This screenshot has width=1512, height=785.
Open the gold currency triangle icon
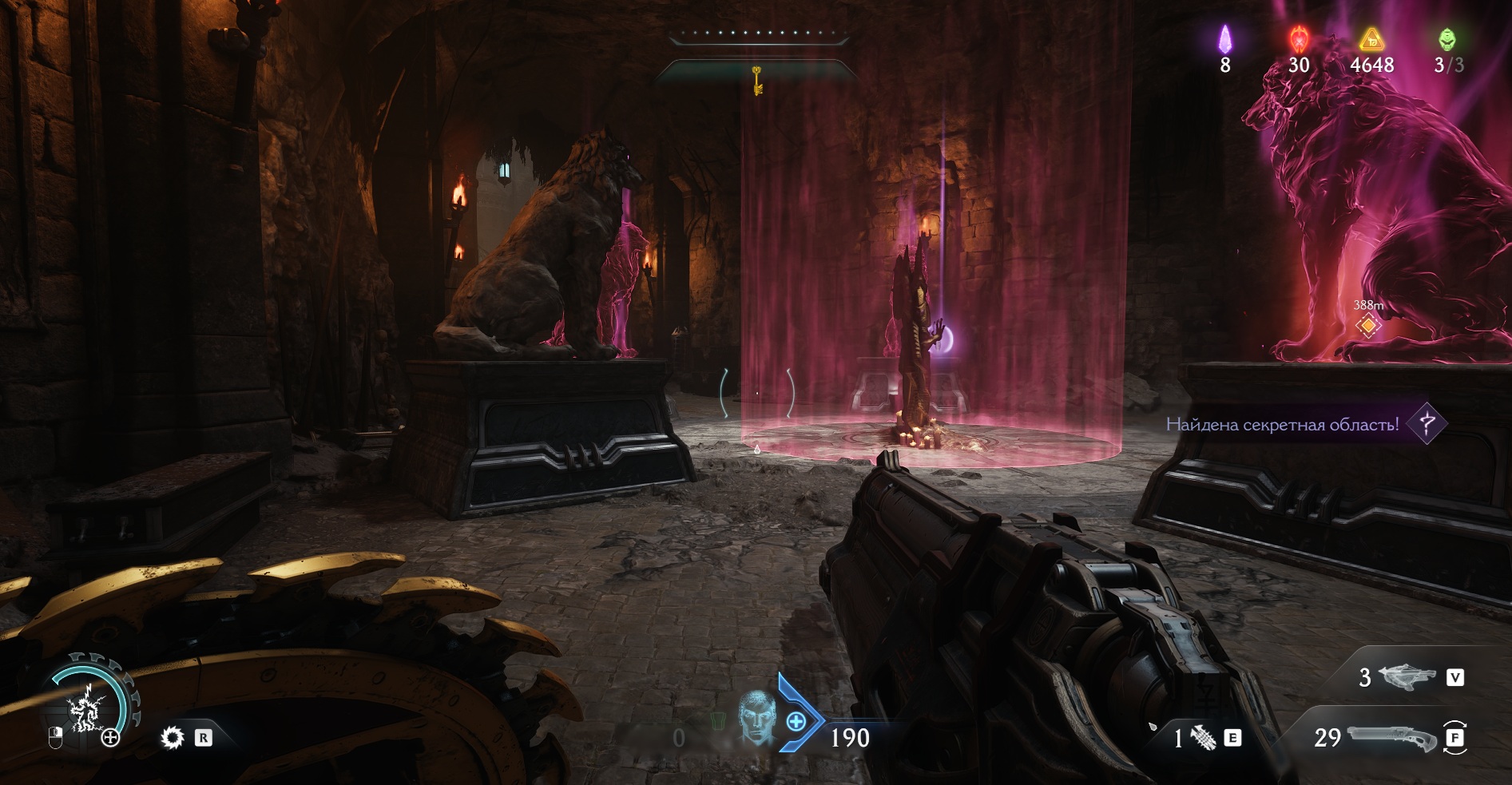(1371, 38)
